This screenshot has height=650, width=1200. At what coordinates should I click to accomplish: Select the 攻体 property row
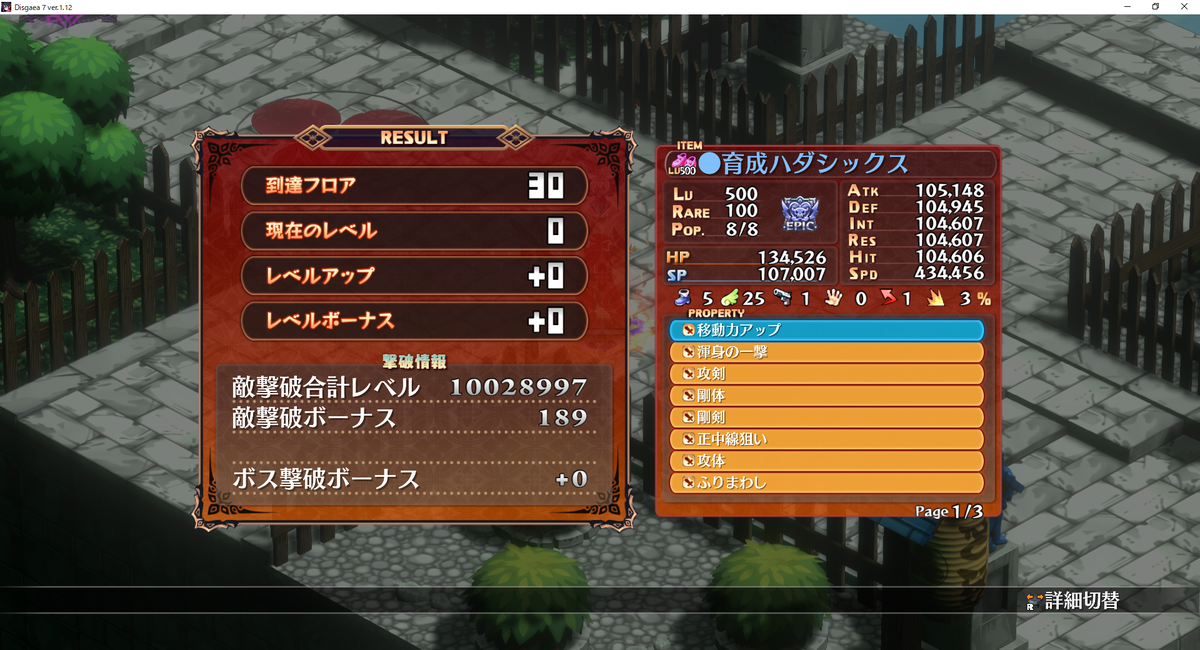[826, 462]
